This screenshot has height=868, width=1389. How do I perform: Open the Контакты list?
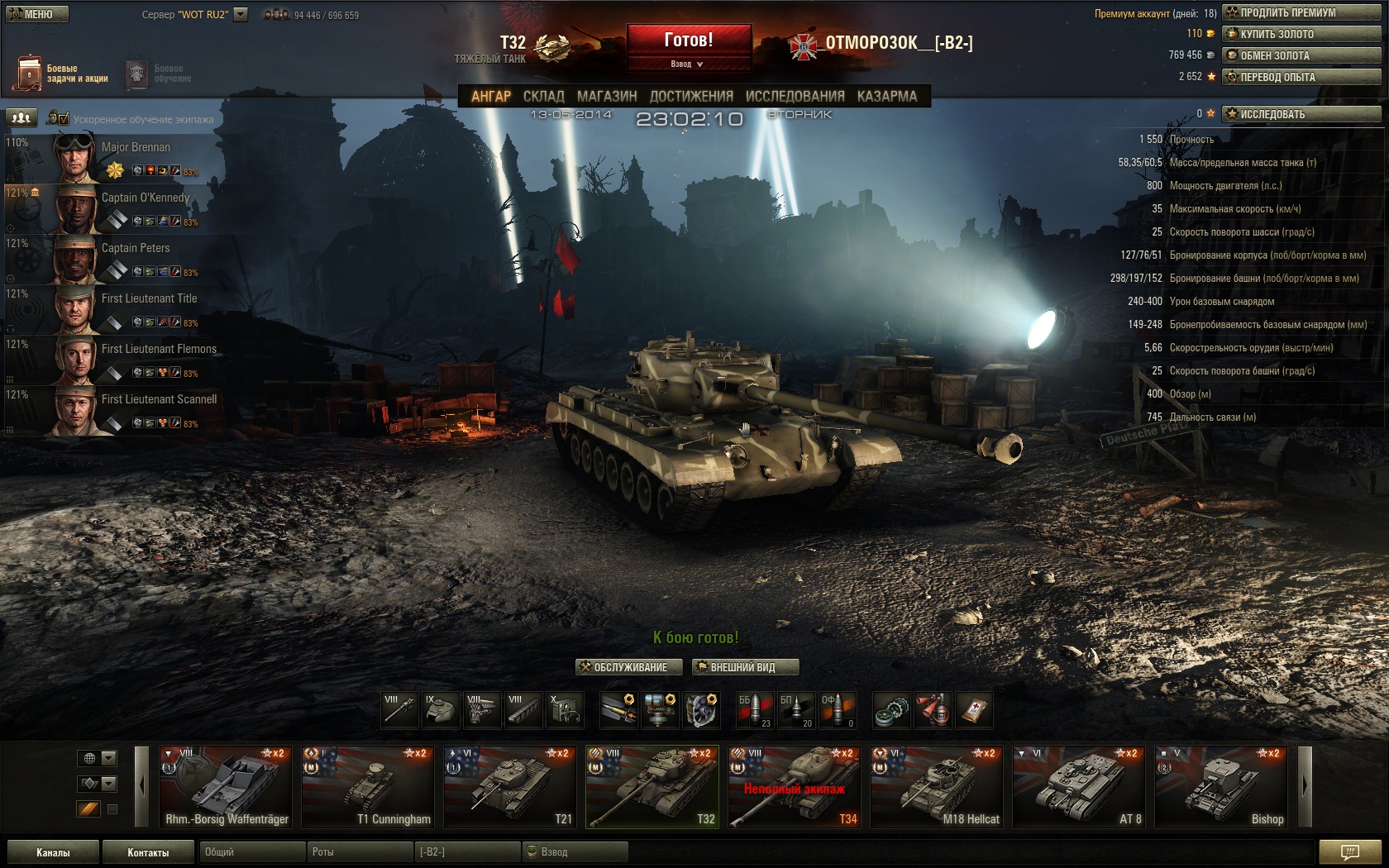pos(148,852)
